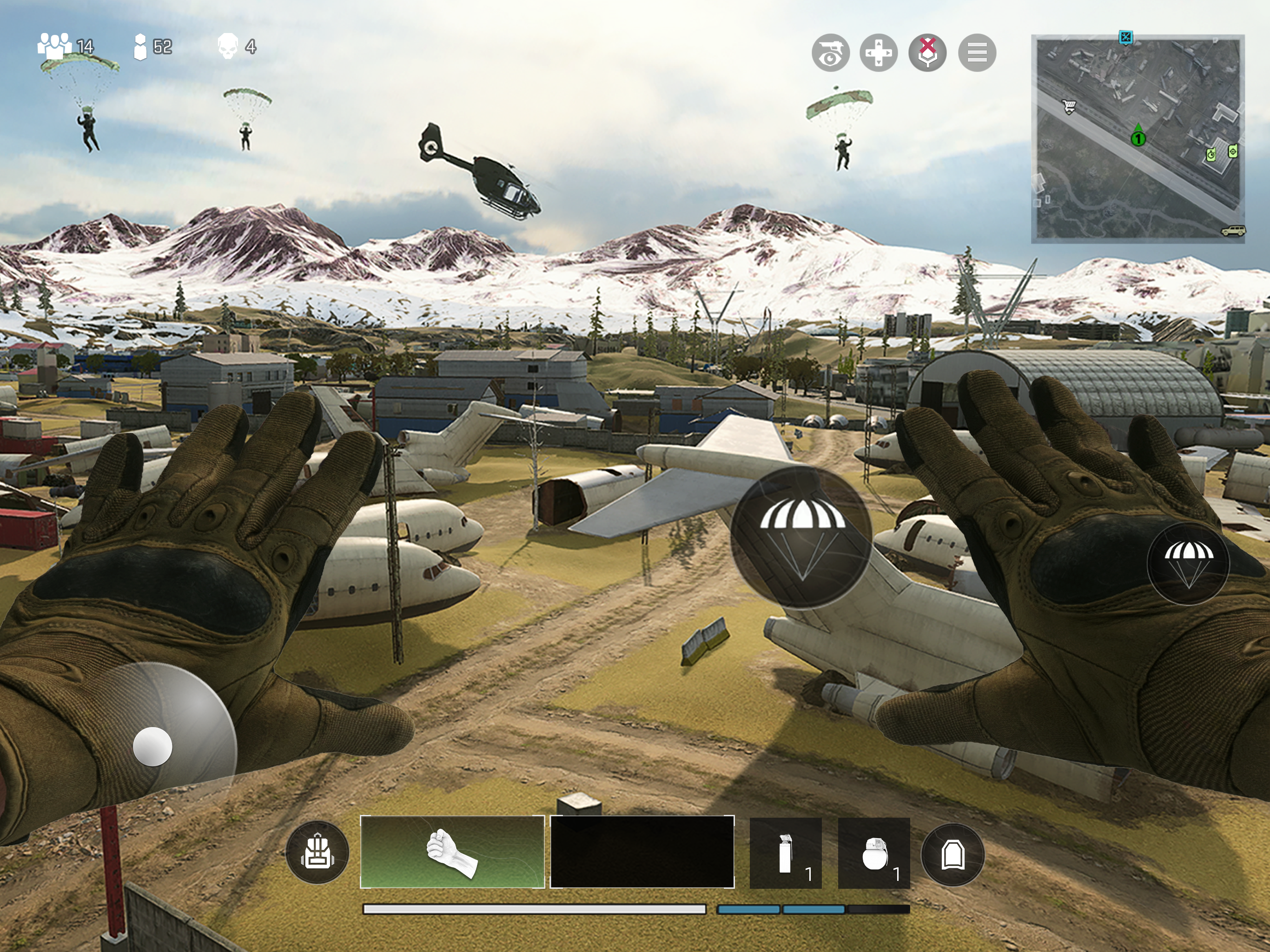Deploy parachute with the large center button
1270x952 pixels.
[801, 536]
